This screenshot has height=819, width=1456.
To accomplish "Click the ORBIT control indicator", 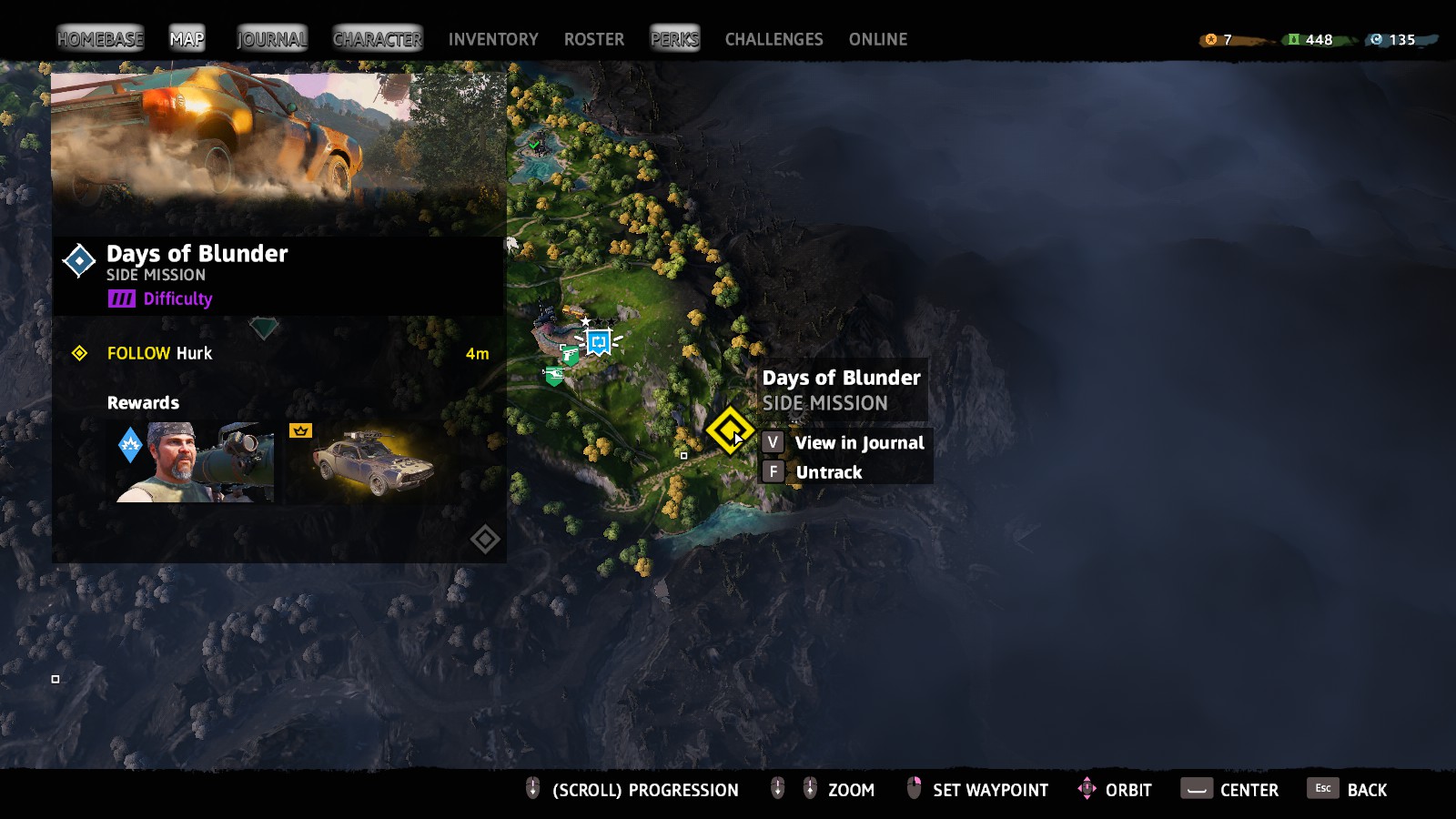I will pos(1088,790).
